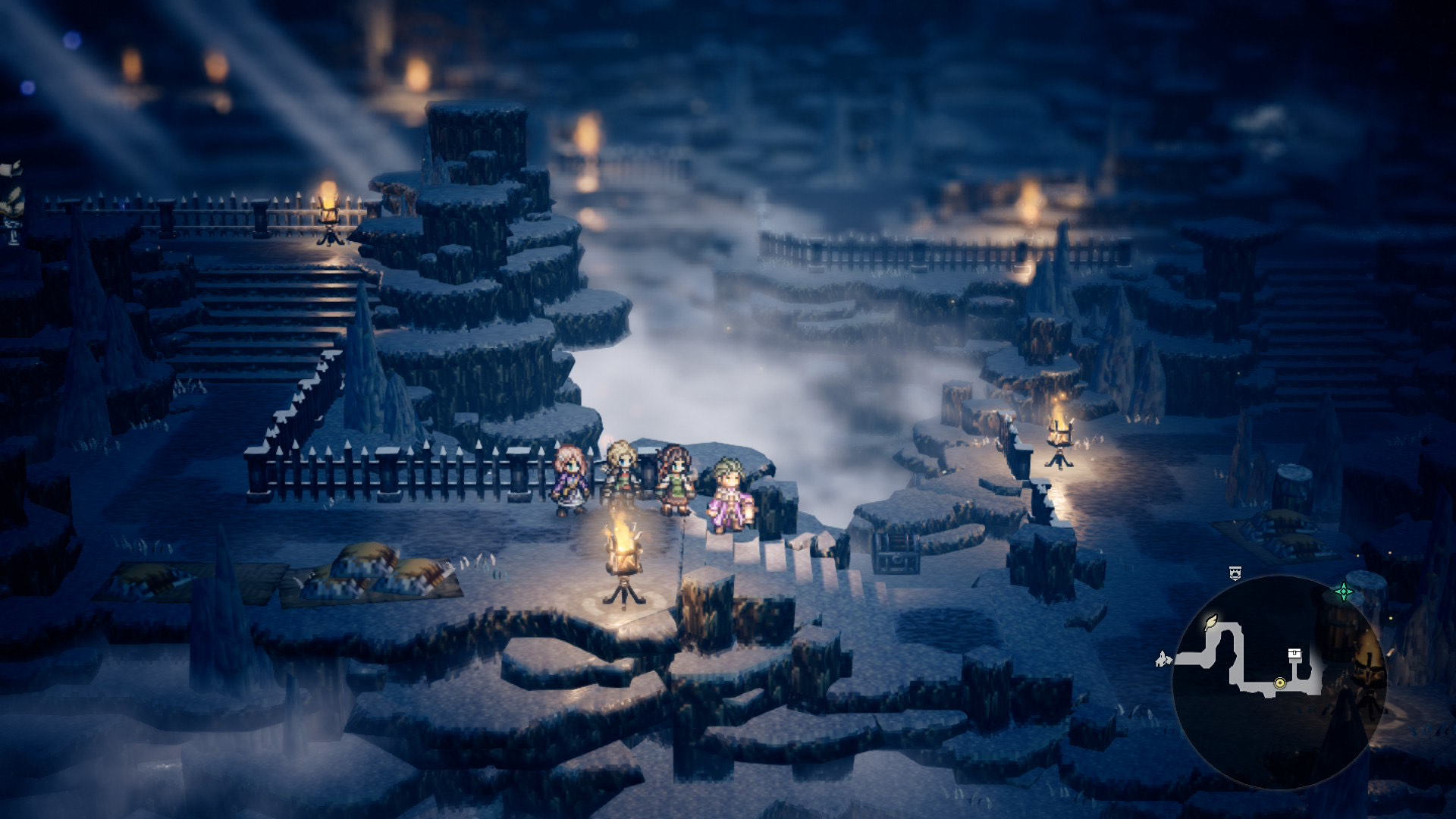This screenshot has height=819, width=1456.
Task: Click the shield crest marker above minimap
Action: click(x=1235, y=573)
